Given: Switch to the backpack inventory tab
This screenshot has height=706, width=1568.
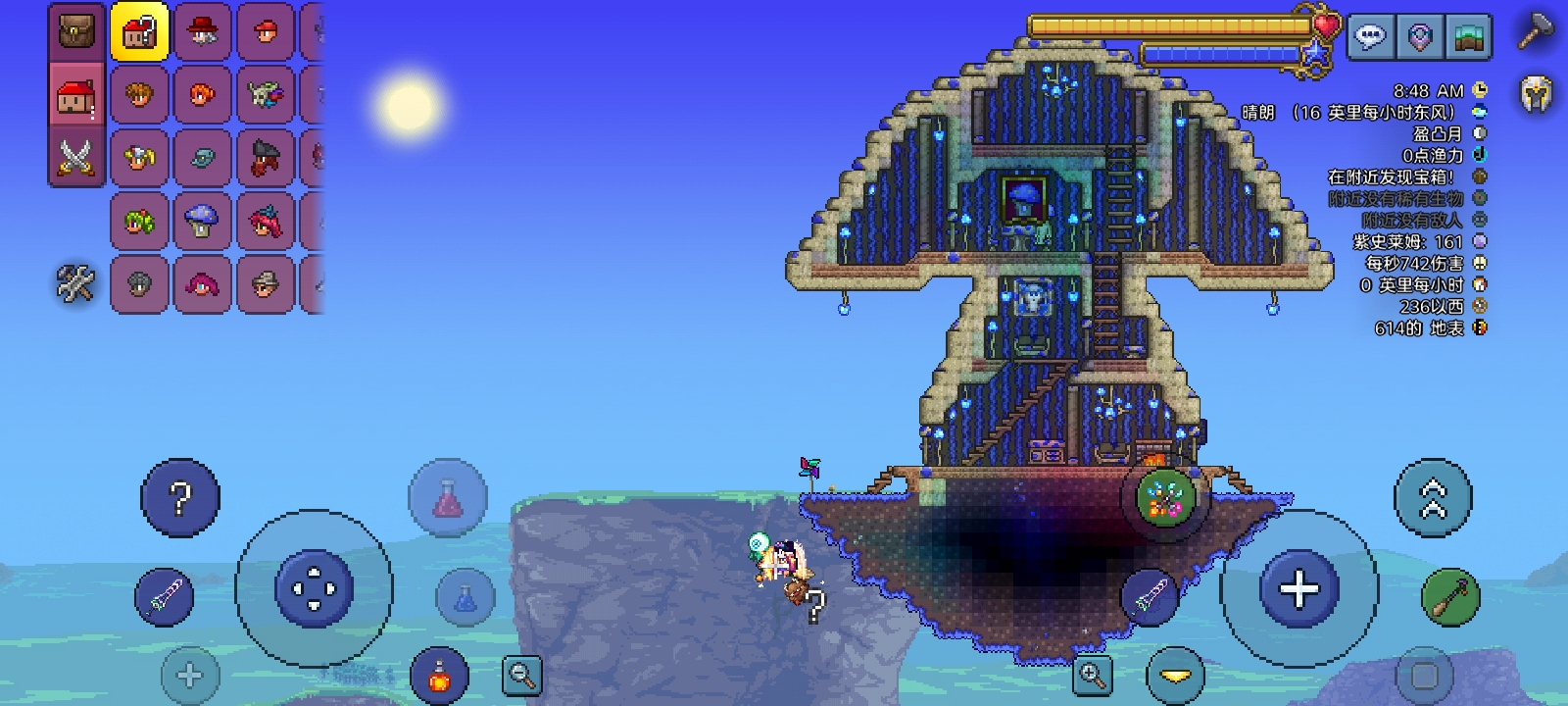Looking at the screenshot, I should pos(76,31).
